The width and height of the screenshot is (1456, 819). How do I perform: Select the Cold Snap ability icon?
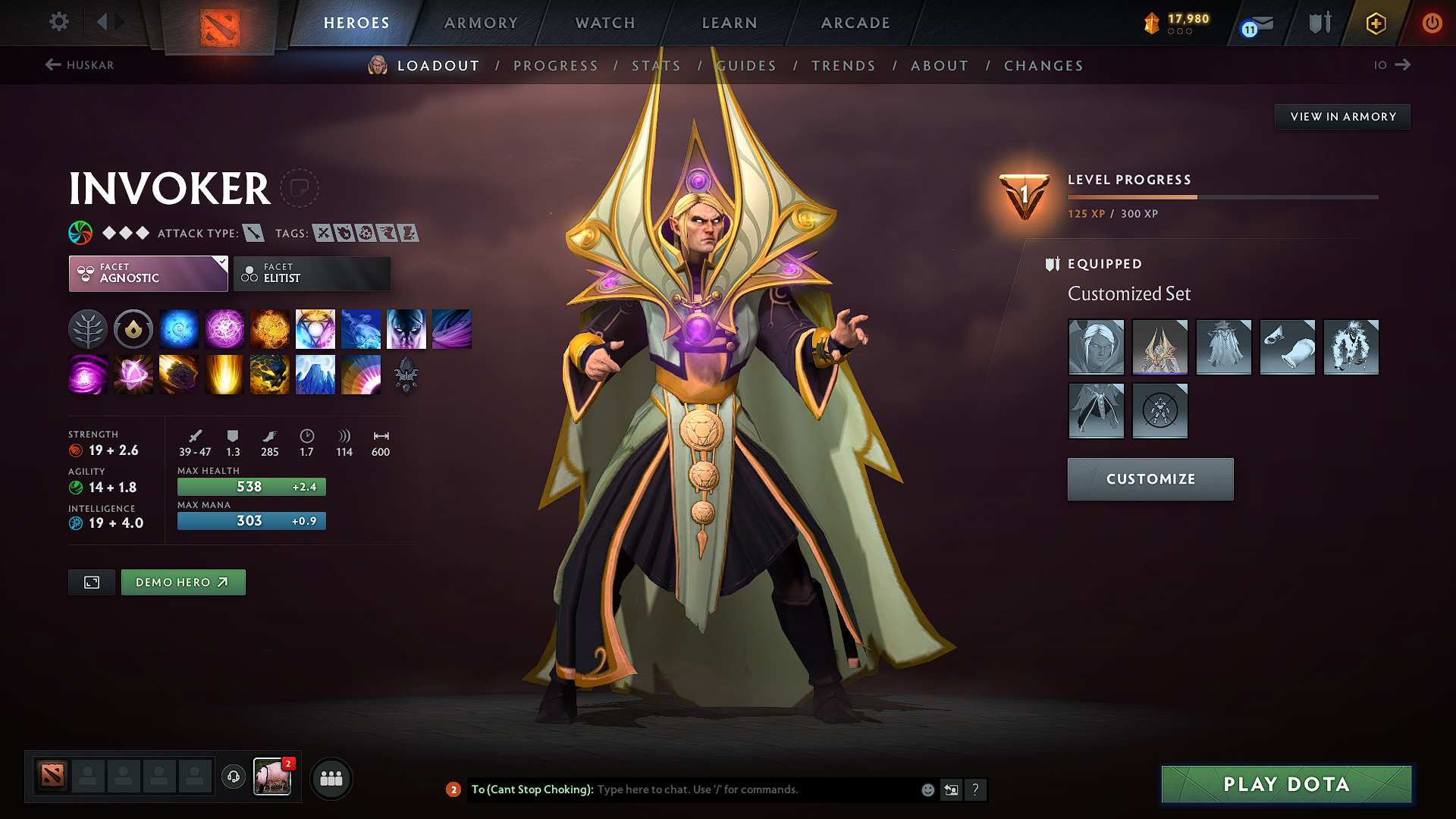tap(361, 328)
